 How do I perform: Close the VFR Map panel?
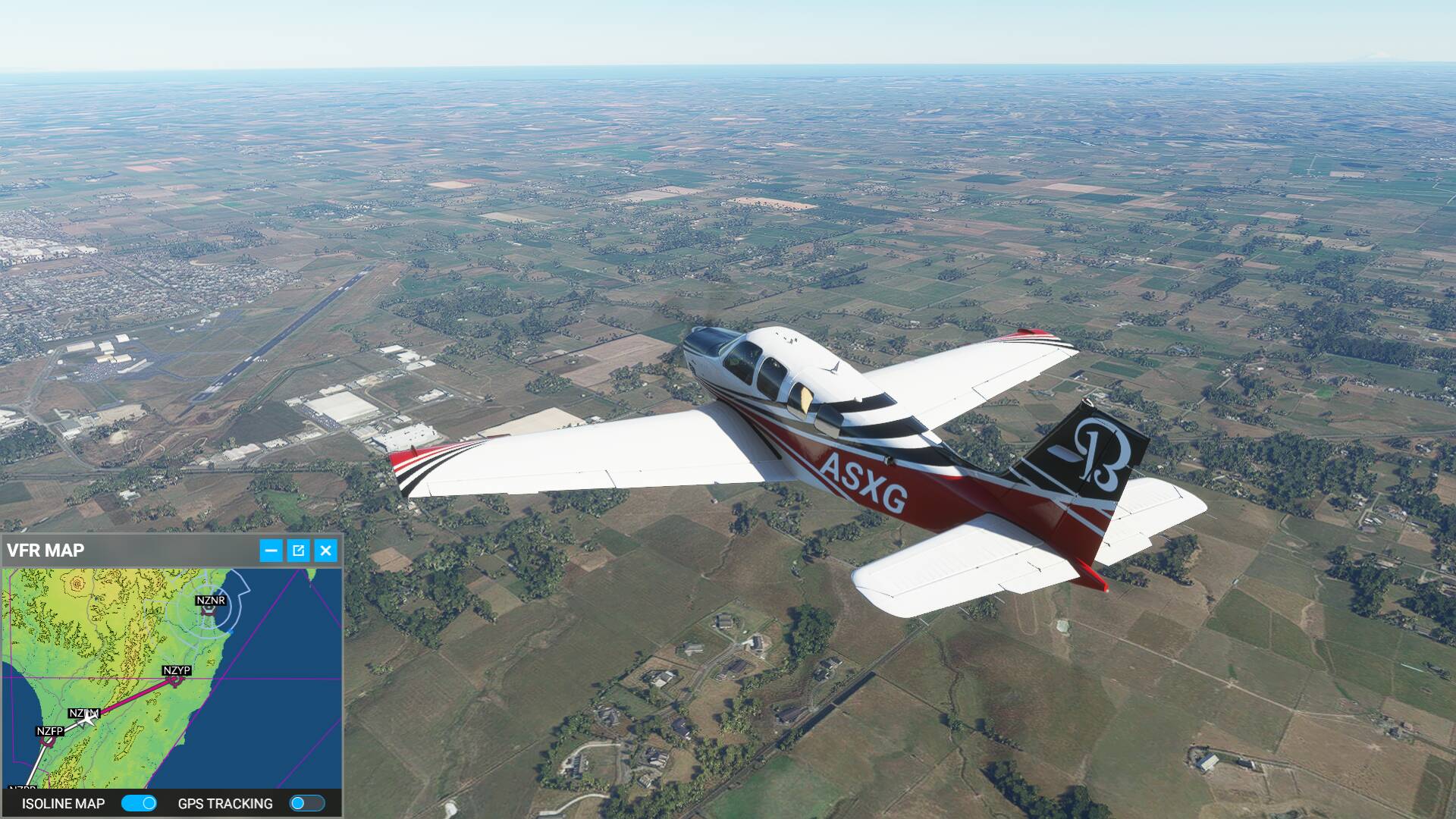pos(325,551)
